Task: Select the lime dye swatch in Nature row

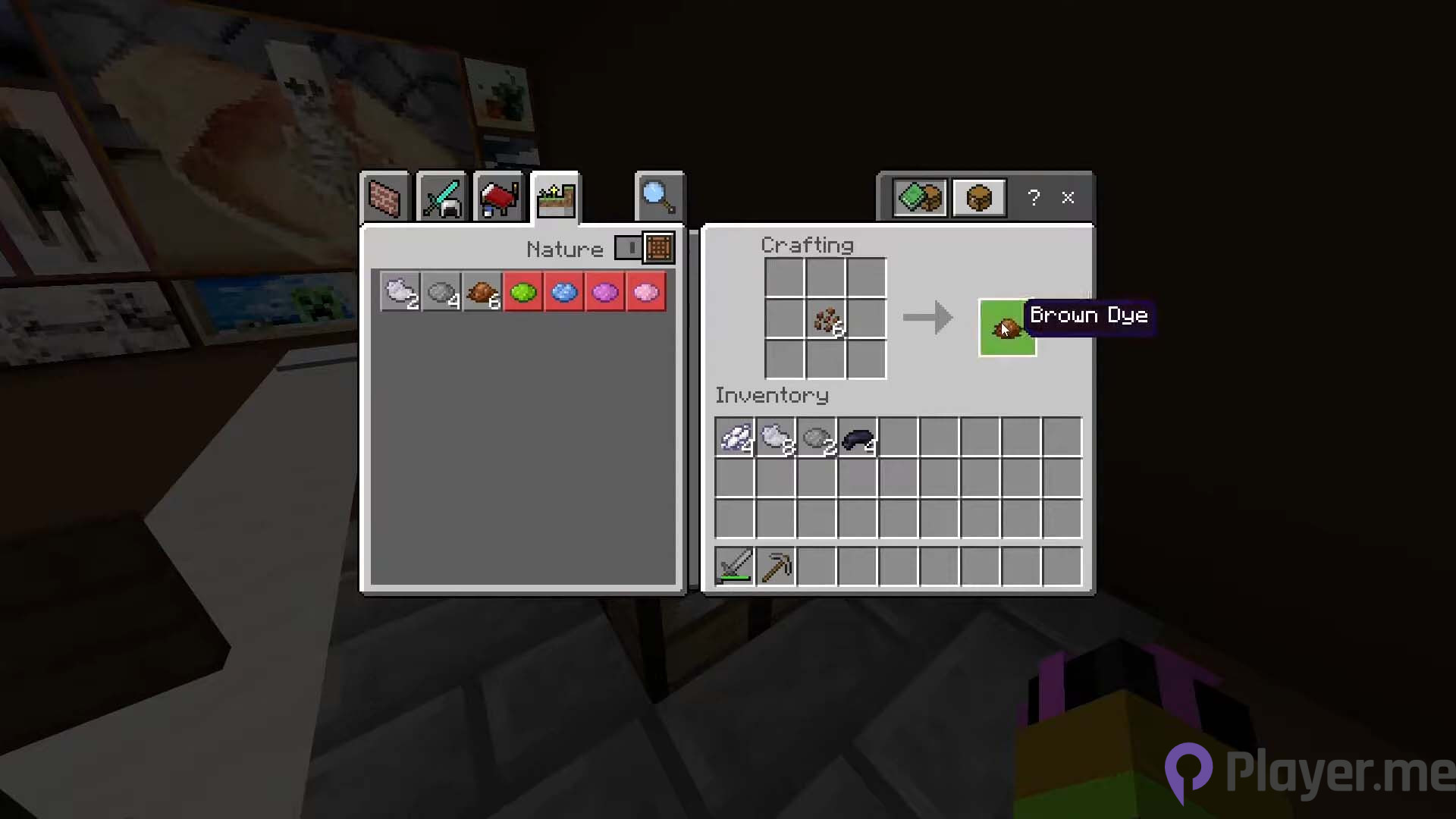Action: coord(523,292)
